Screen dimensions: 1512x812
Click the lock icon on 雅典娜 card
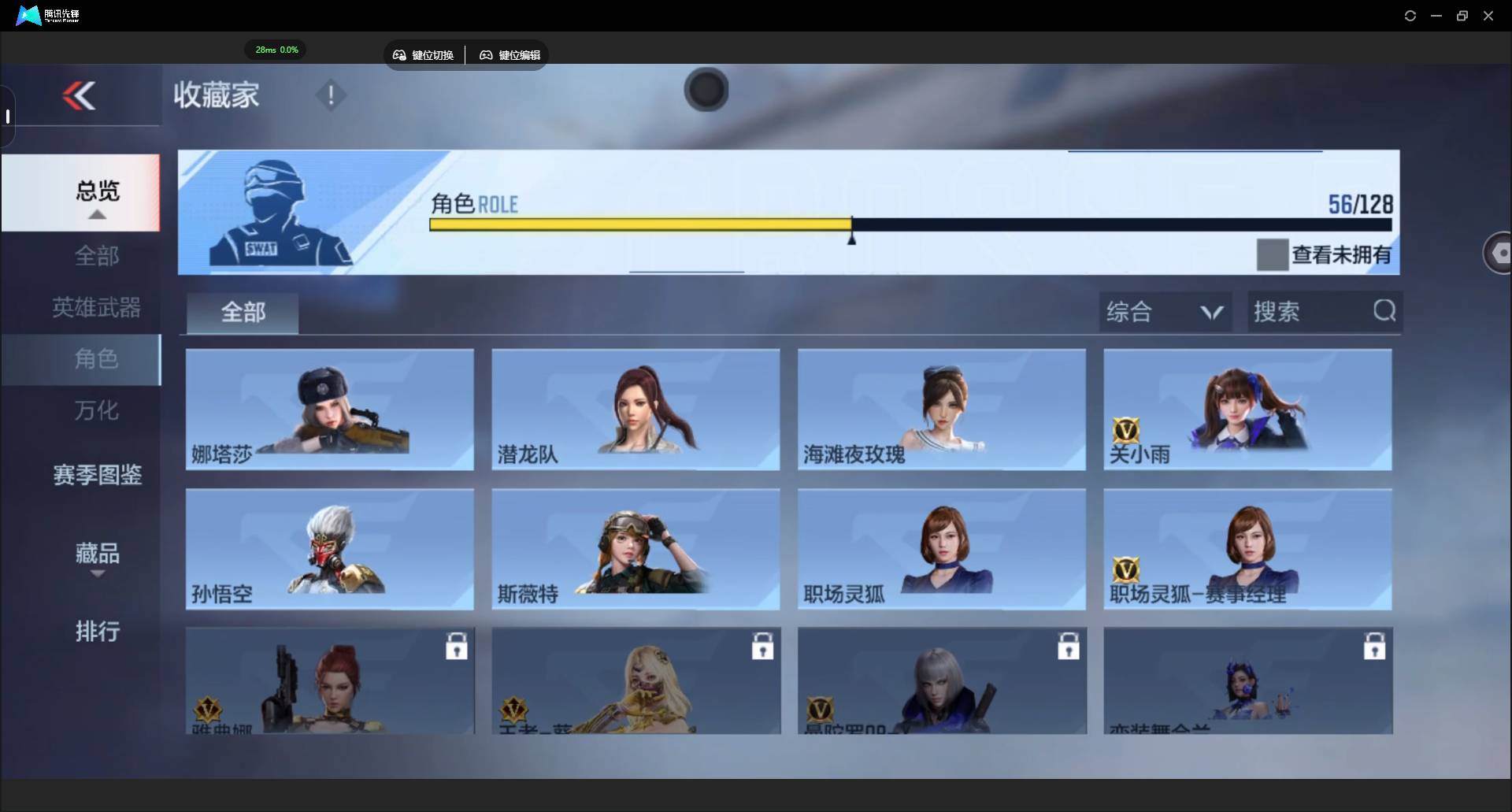pyautogui.click(x=457, y=646)
